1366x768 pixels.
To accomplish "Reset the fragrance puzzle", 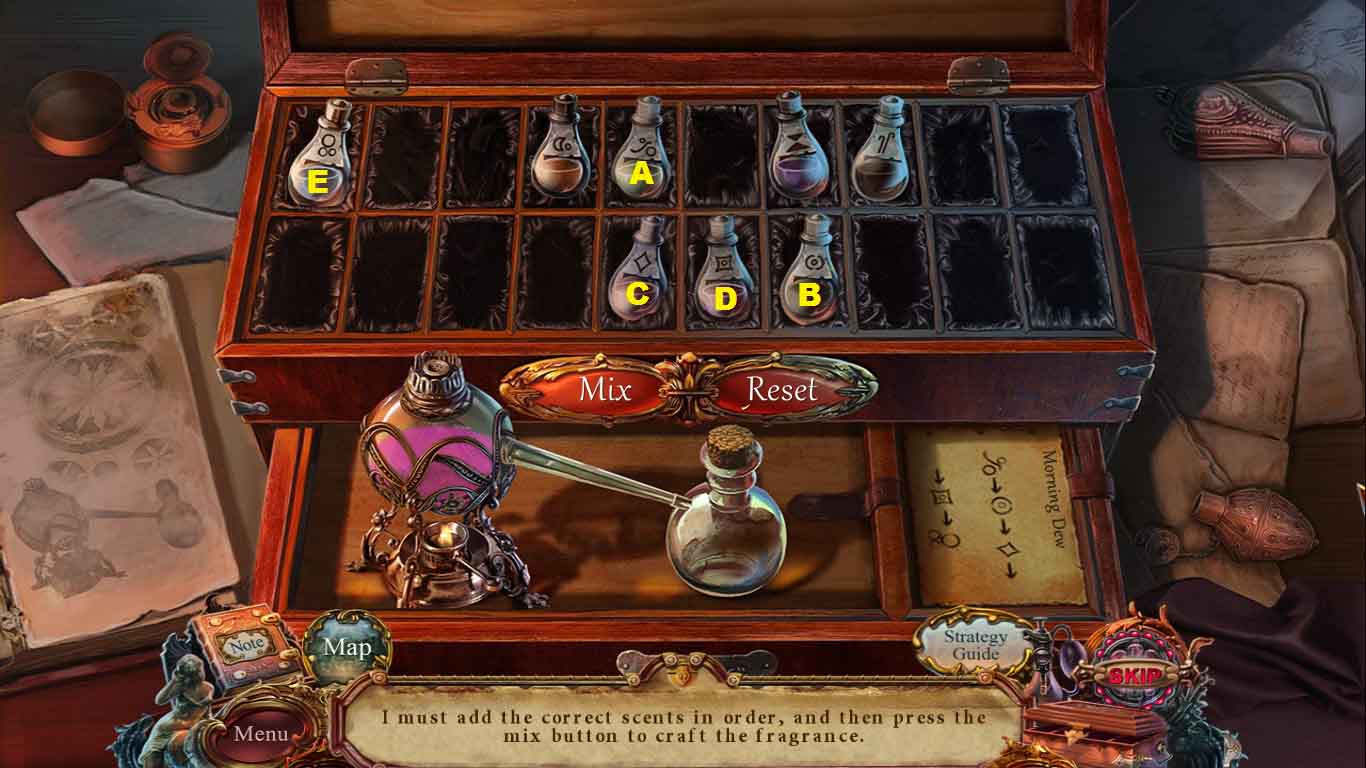I will tap(781, 389).
